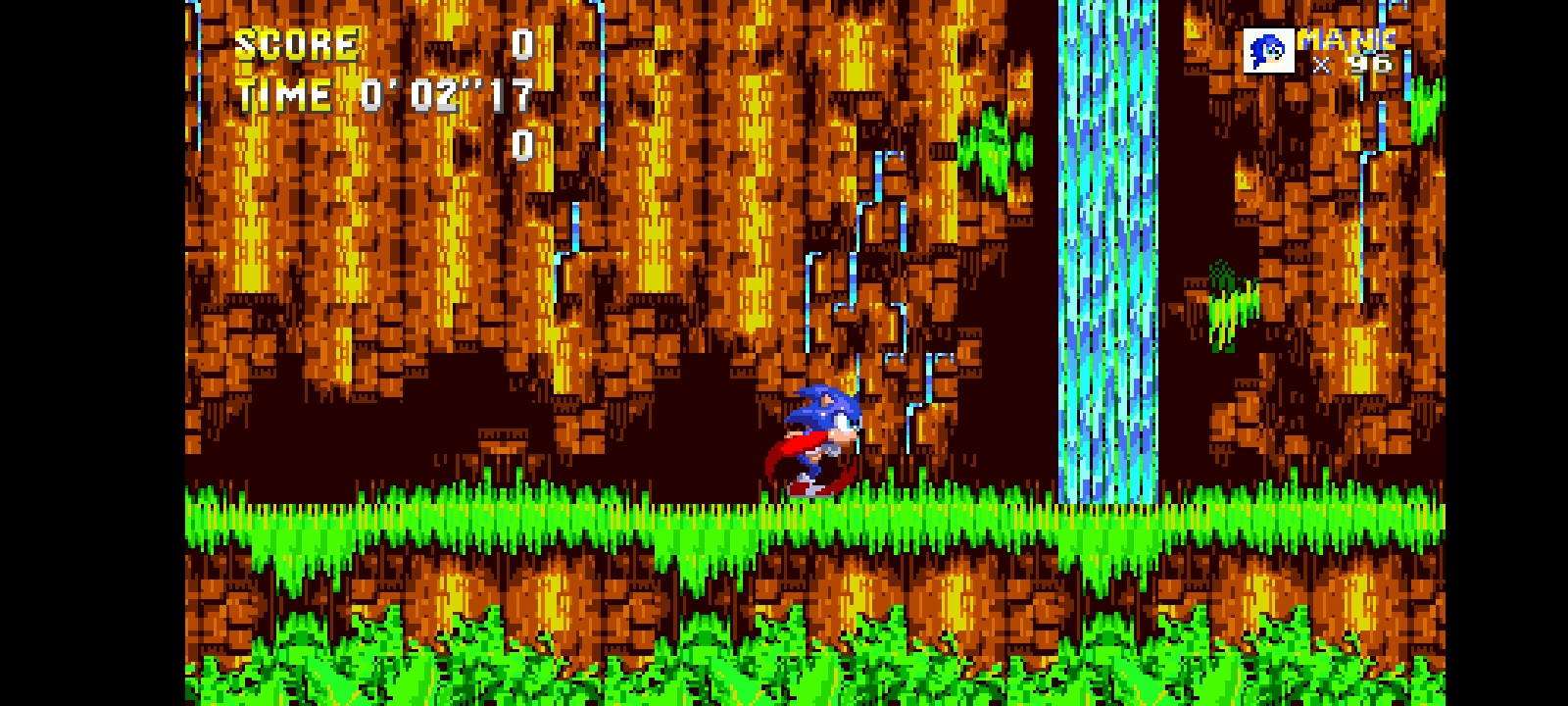The image size is (1568, 706).
Task: Click the ring counter value showing 0
Action: (x=522, y=147)
